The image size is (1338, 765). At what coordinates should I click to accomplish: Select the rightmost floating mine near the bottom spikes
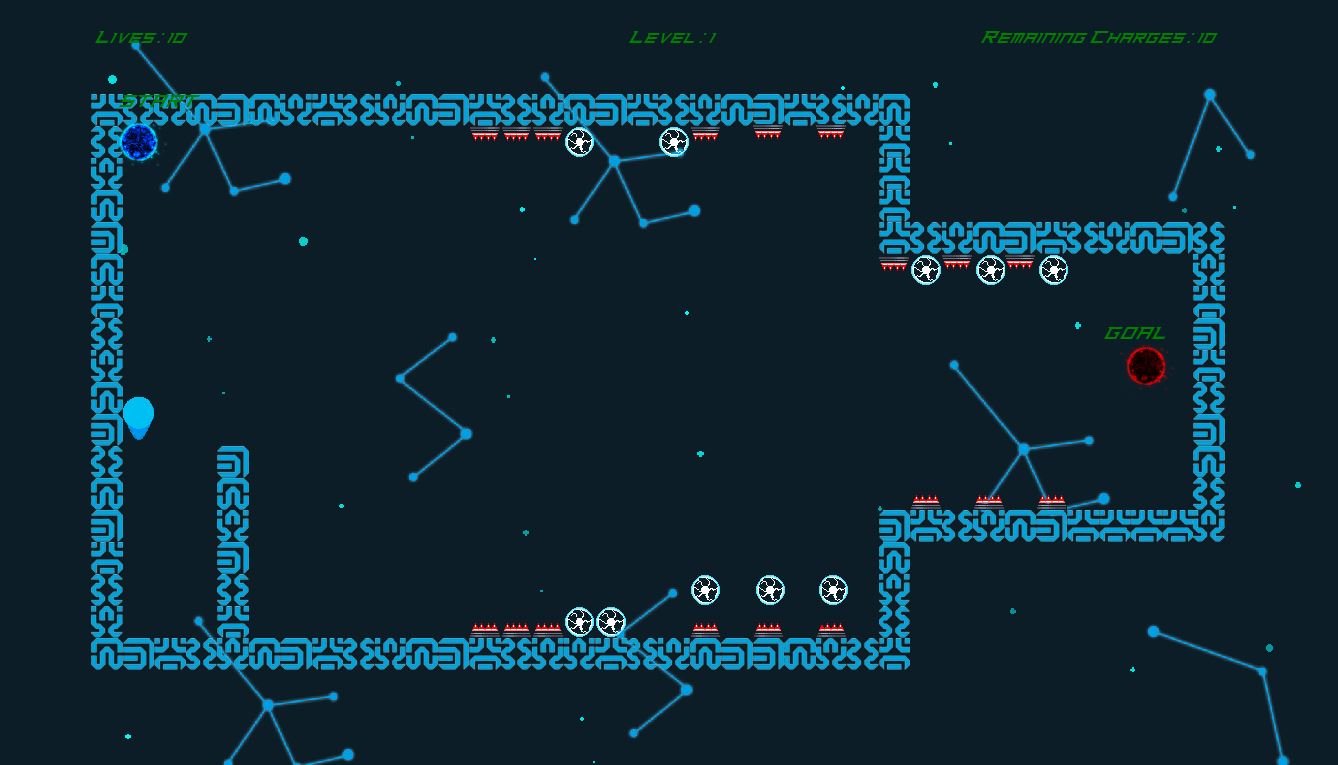tap(831, 590)
